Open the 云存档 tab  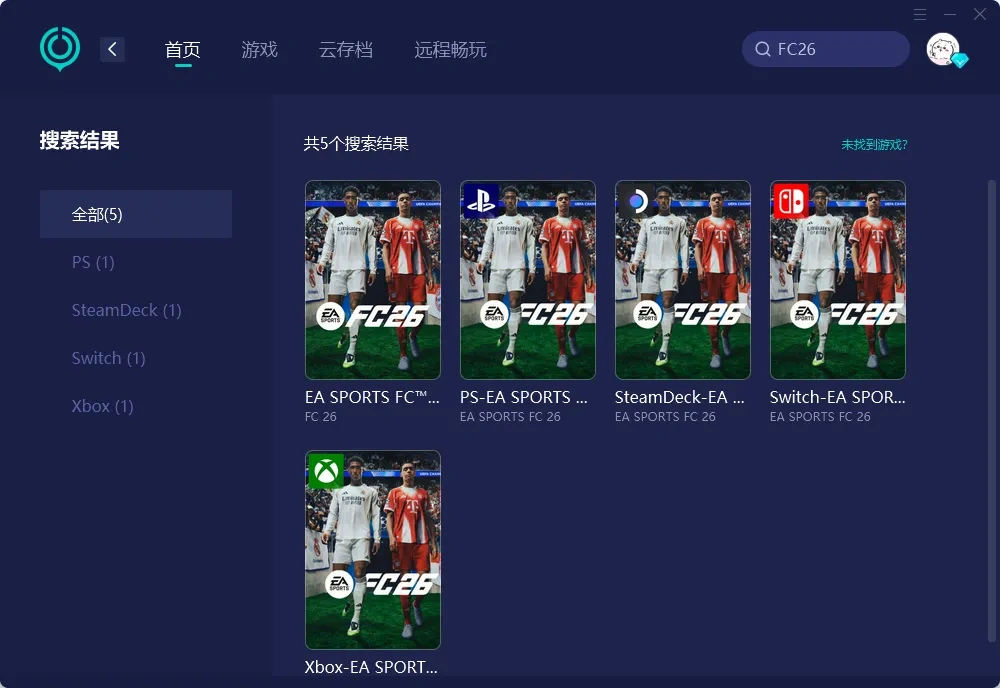pos(346,50)
